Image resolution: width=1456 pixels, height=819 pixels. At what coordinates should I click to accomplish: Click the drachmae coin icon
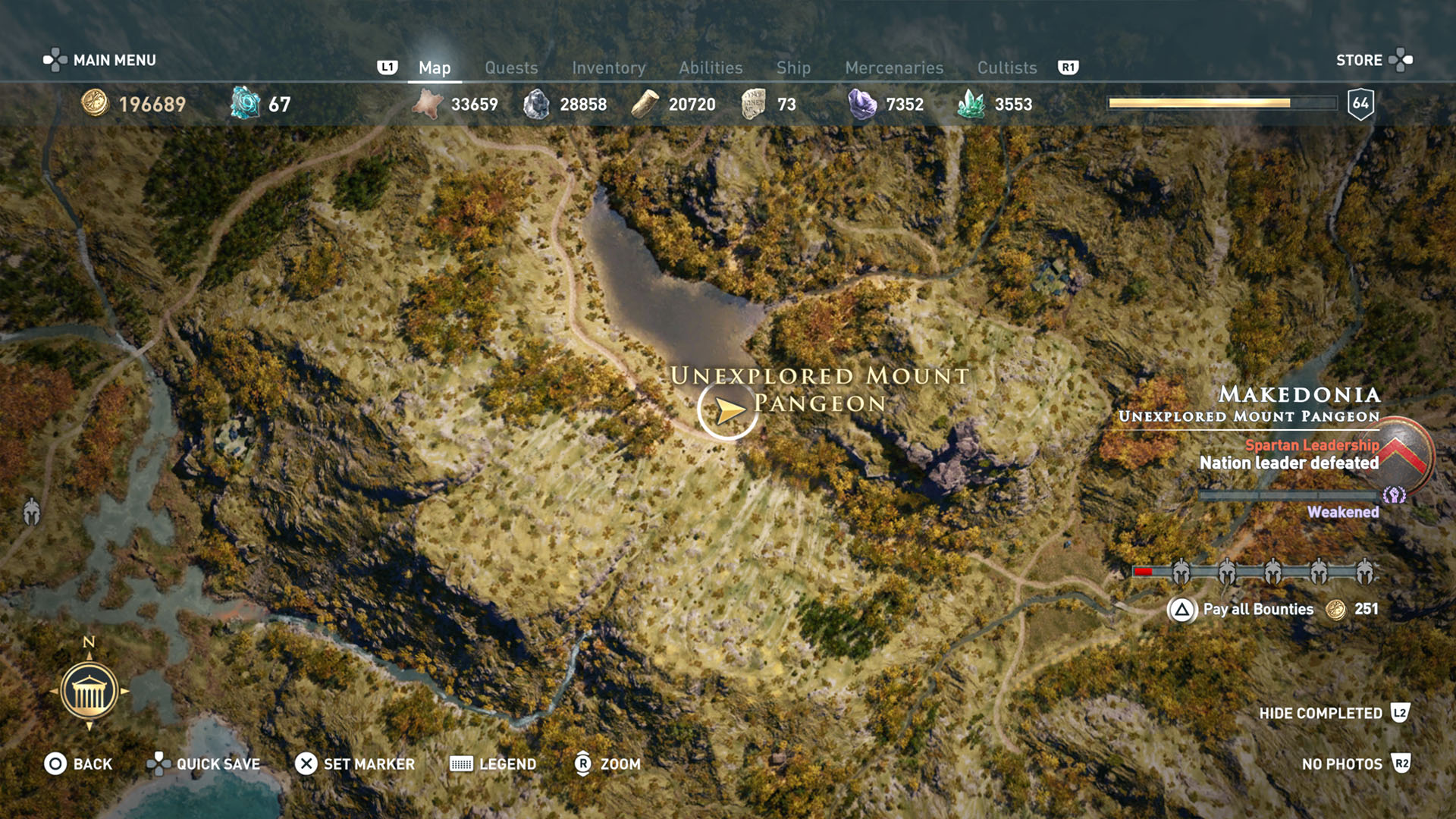tap(93, 104)
